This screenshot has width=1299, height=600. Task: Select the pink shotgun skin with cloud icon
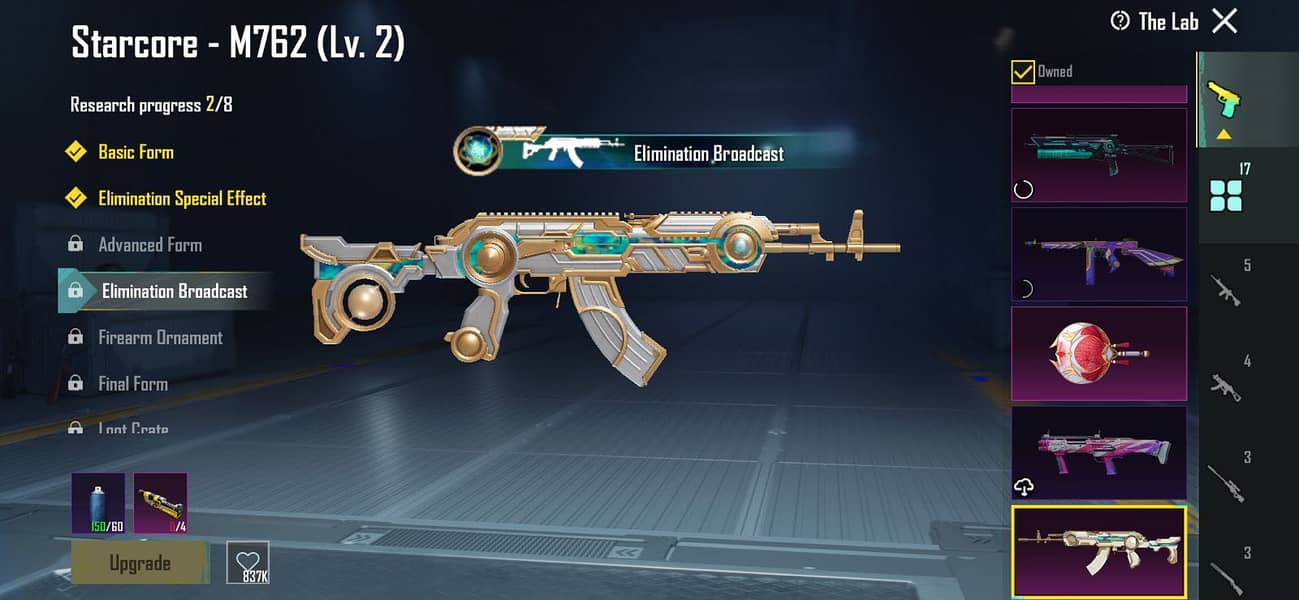pos(1099,452)
